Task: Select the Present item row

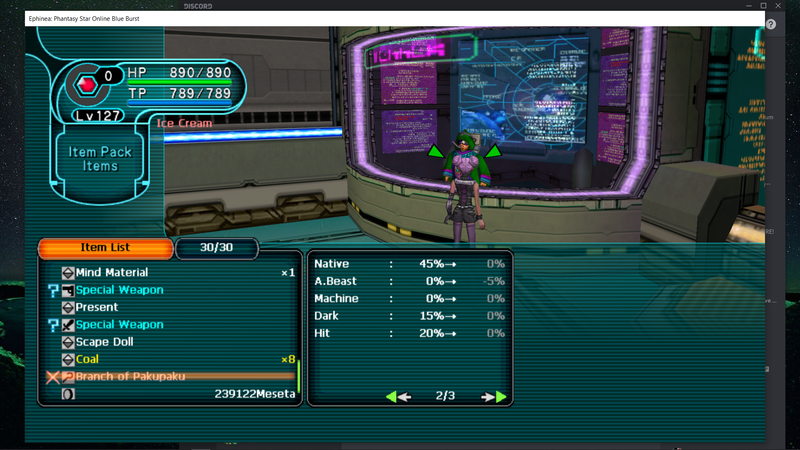Action: pos(97,307)
